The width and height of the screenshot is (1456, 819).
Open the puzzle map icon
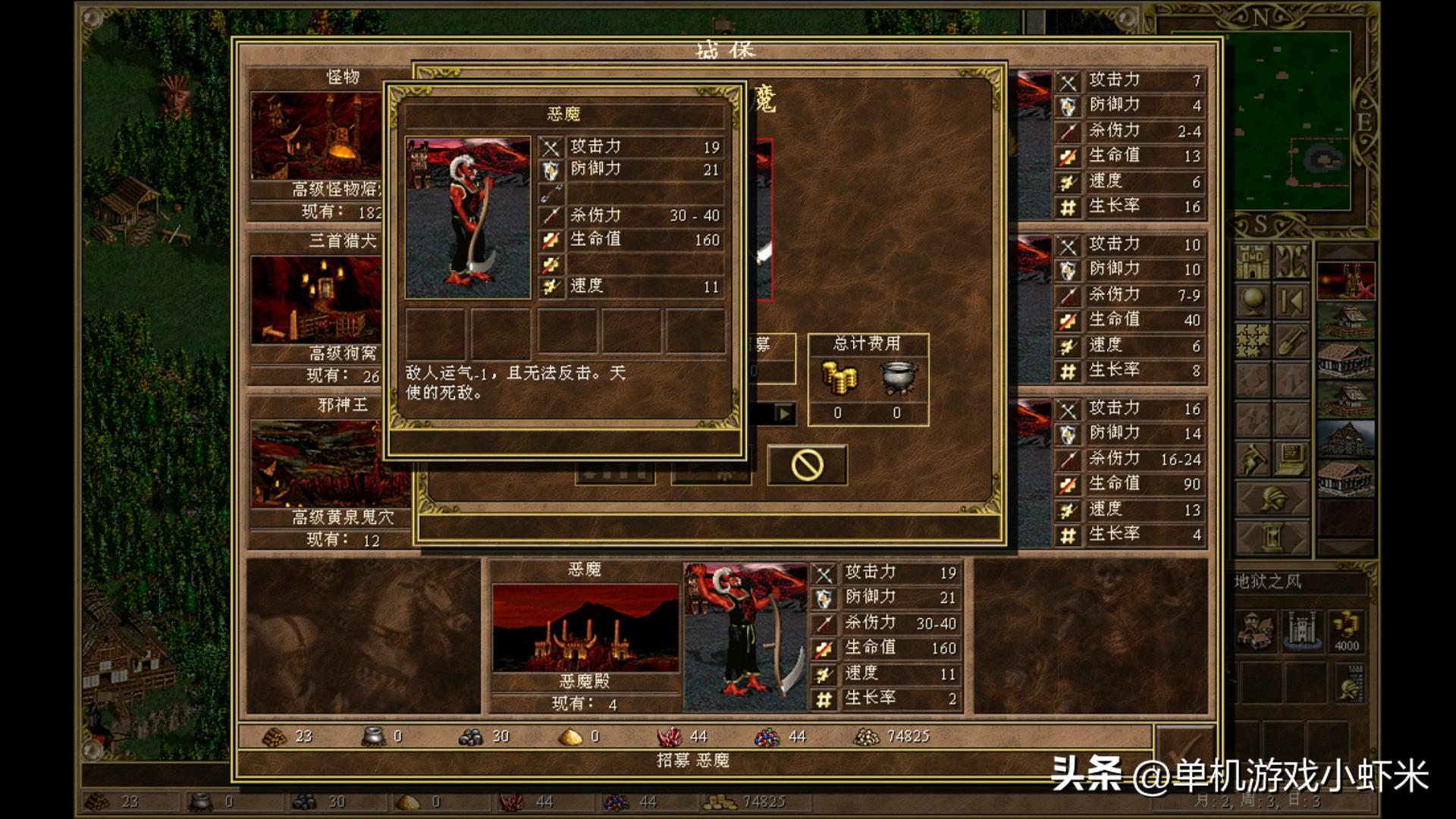point(1251,340)
